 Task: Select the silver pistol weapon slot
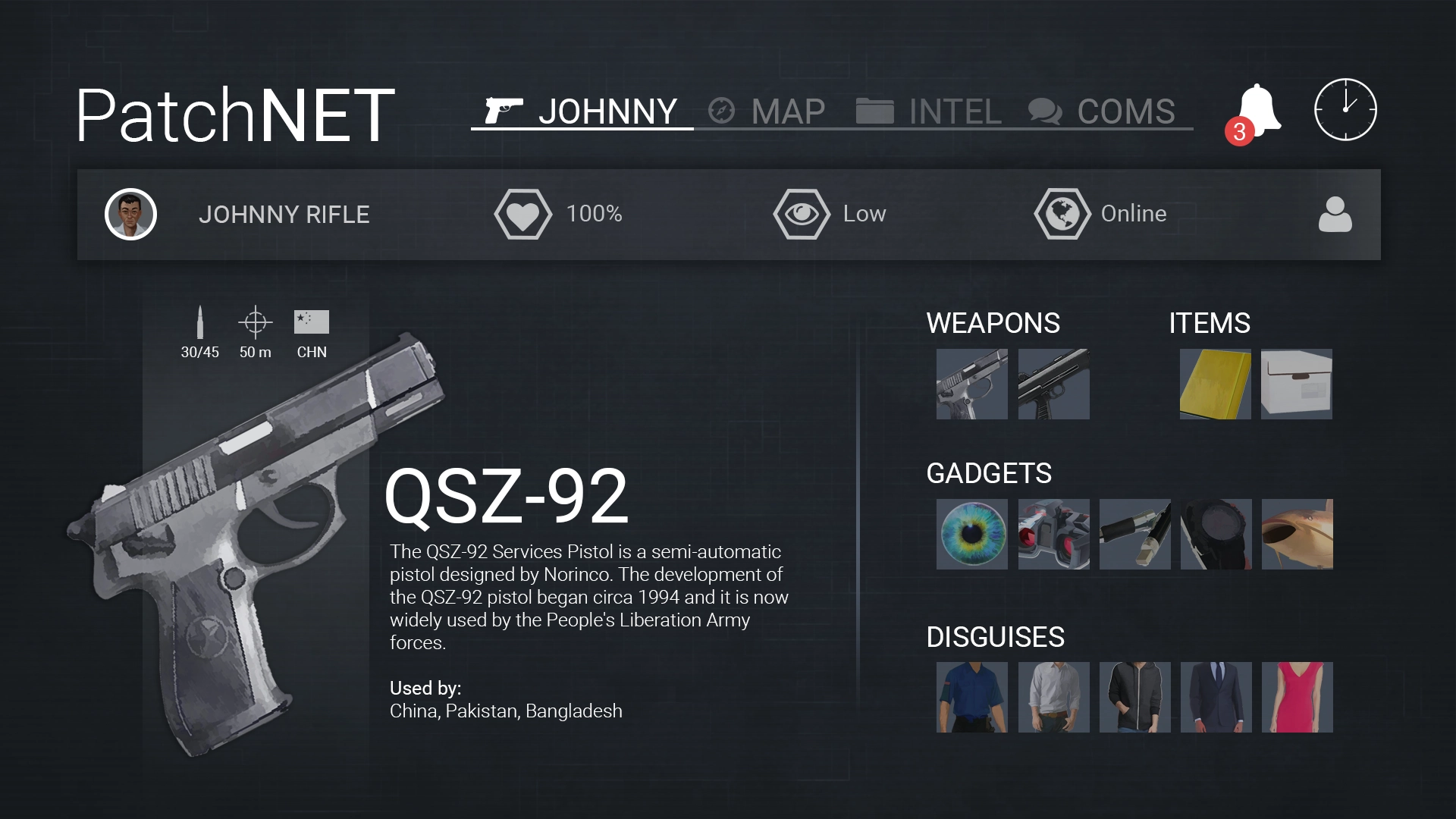(x=971, y=384)
